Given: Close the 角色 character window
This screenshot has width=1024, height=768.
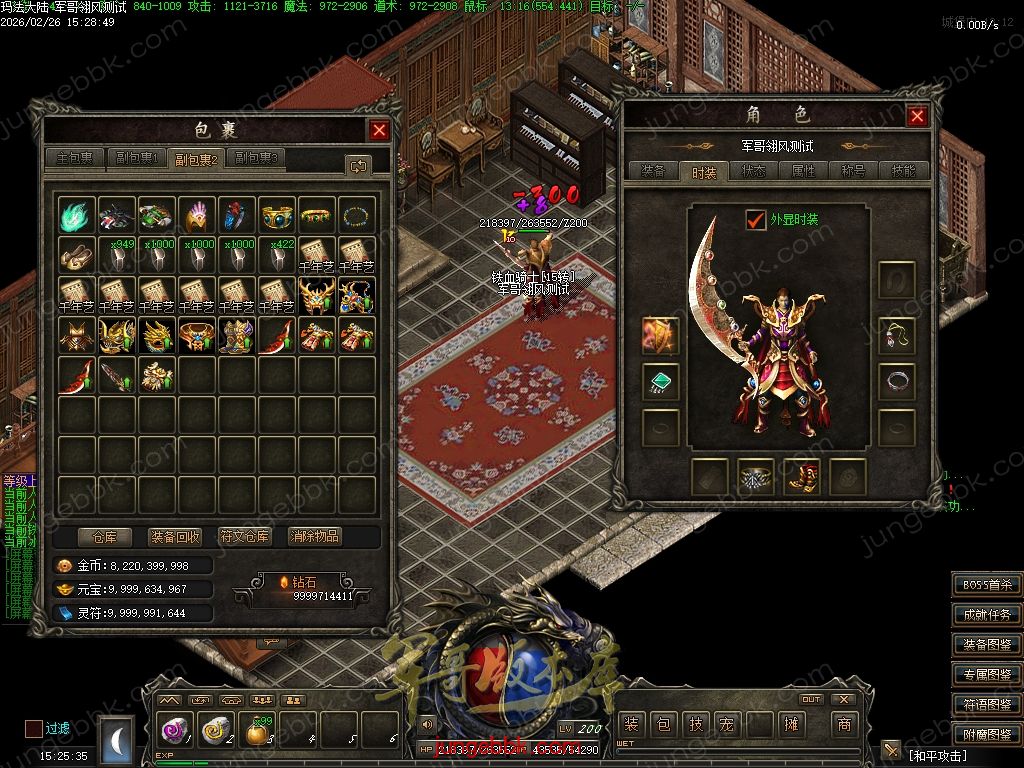Looking at the screenshot, I should point(917,116).
